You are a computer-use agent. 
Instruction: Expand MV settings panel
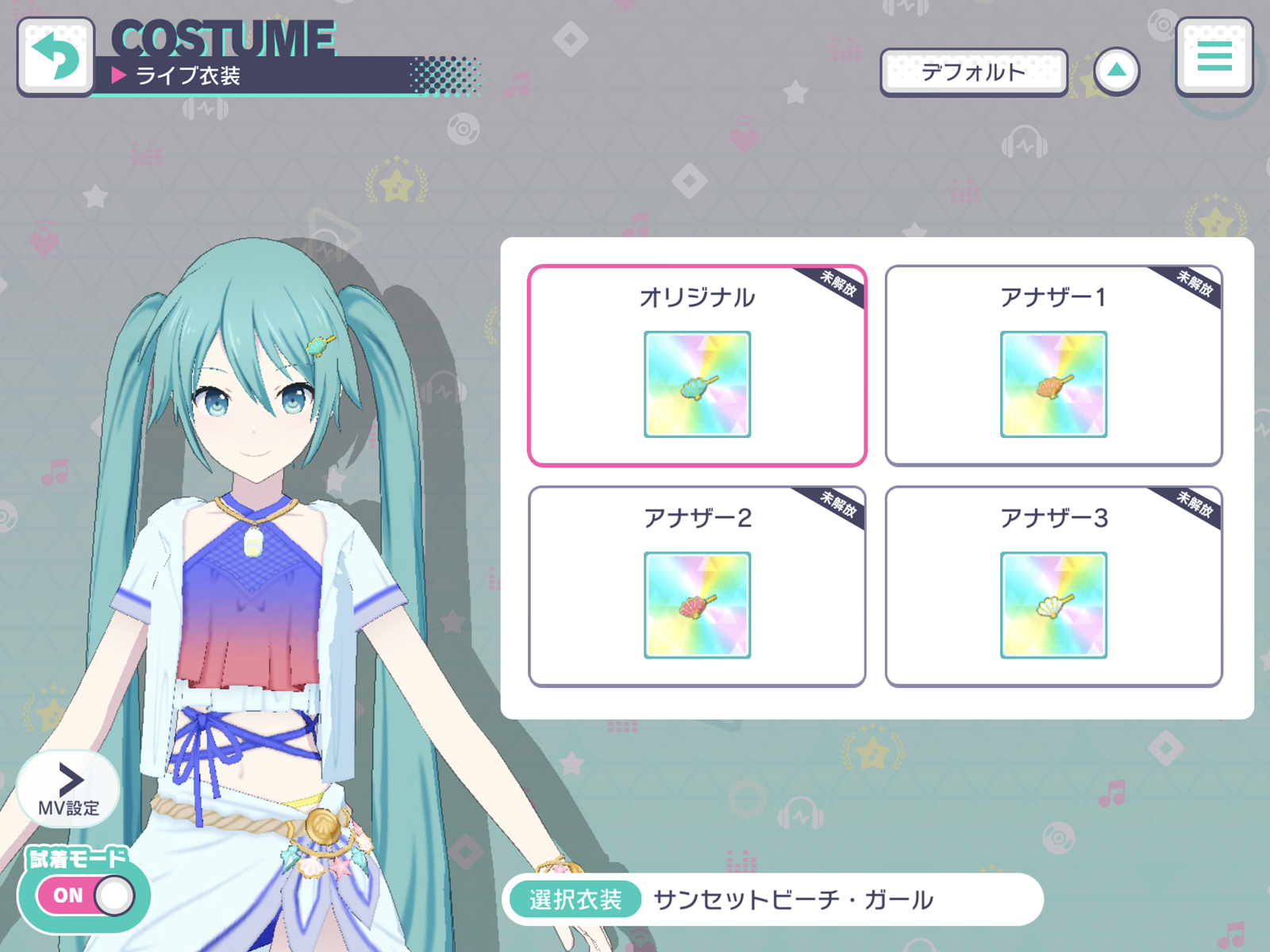pyautogui.click(x=68, y=789)
